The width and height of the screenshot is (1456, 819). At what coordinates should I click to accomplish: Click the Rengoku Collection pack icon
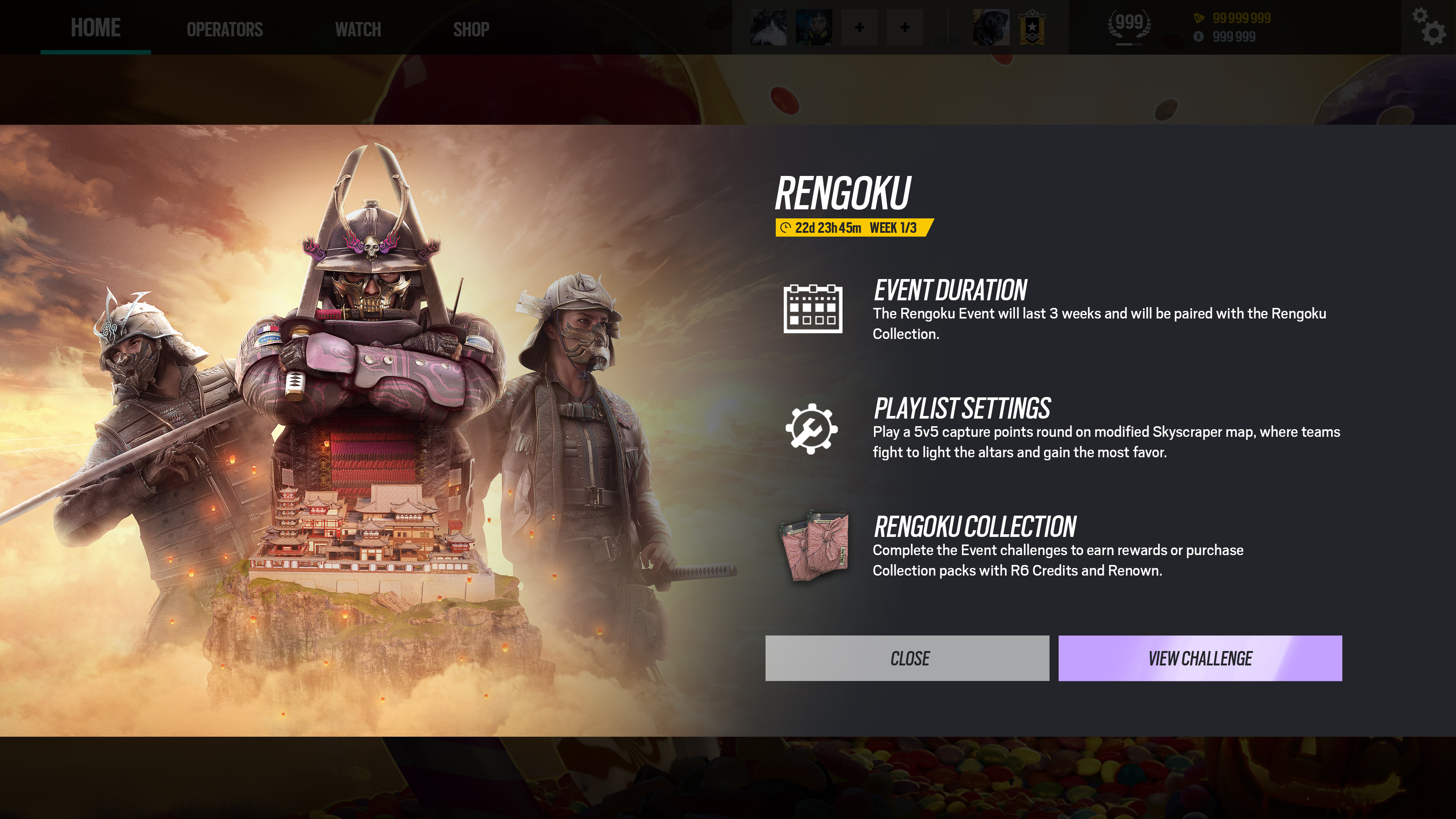[814, 545]
